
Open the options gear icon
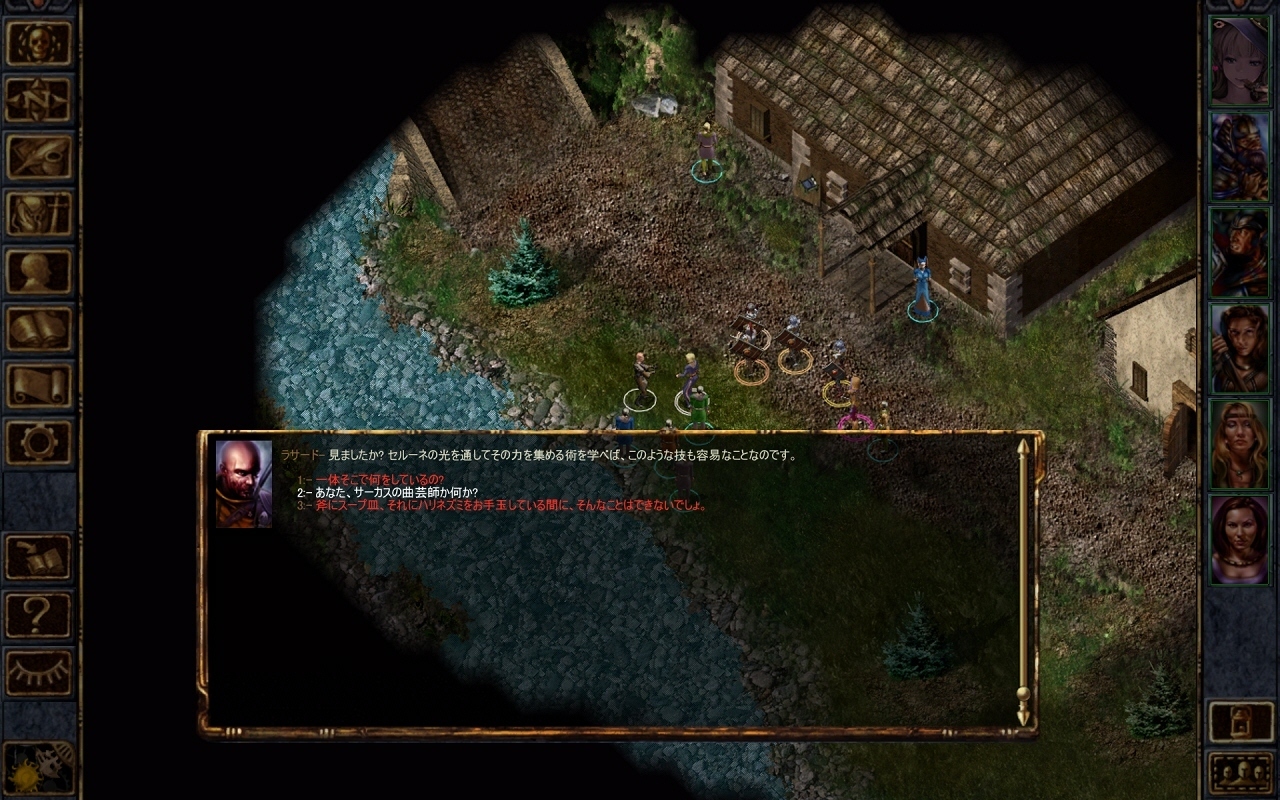[x=39, y=442]
